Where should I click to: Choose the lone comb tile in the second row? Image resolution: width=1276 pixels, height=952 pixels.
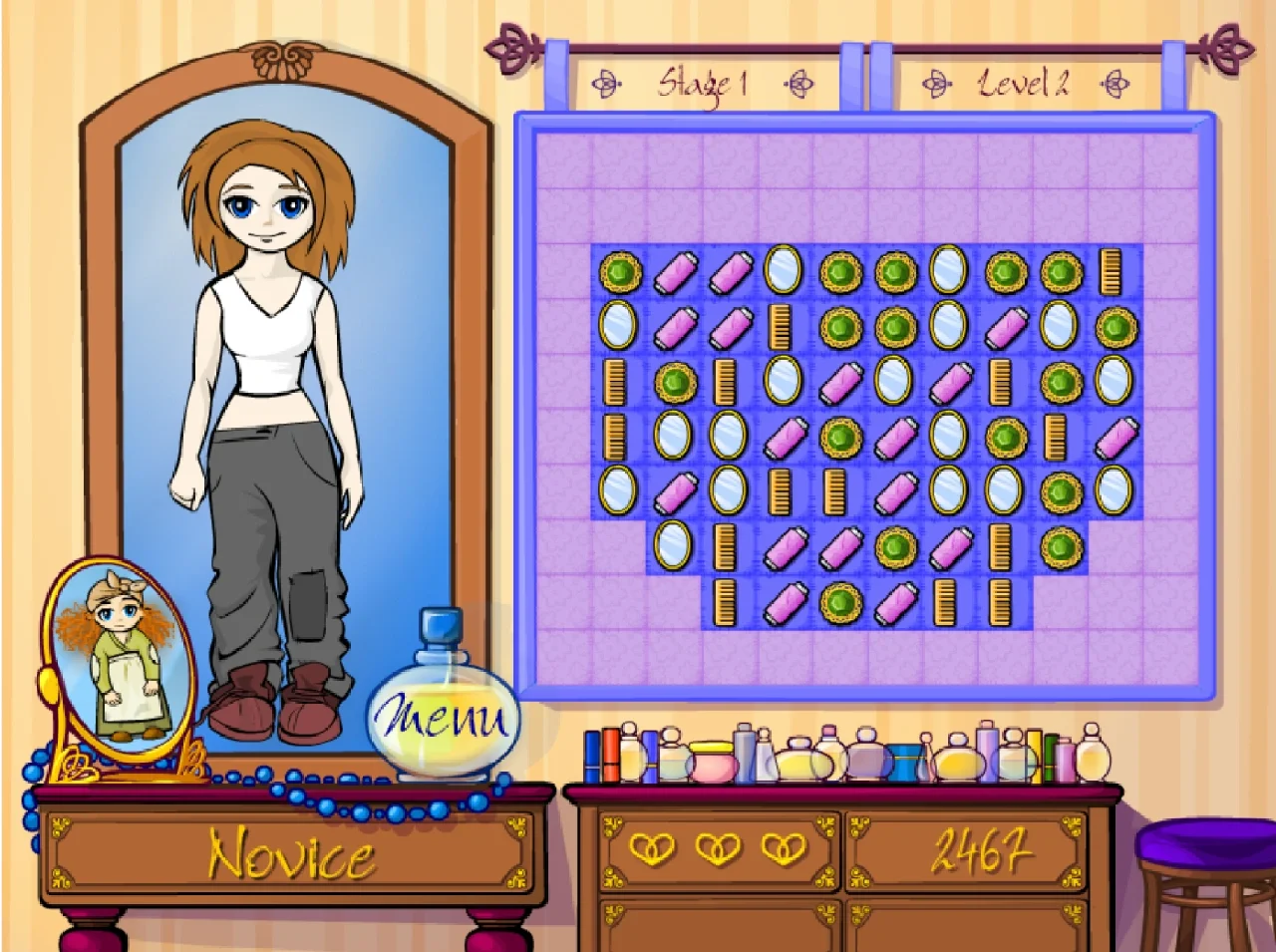pos(783,327)
